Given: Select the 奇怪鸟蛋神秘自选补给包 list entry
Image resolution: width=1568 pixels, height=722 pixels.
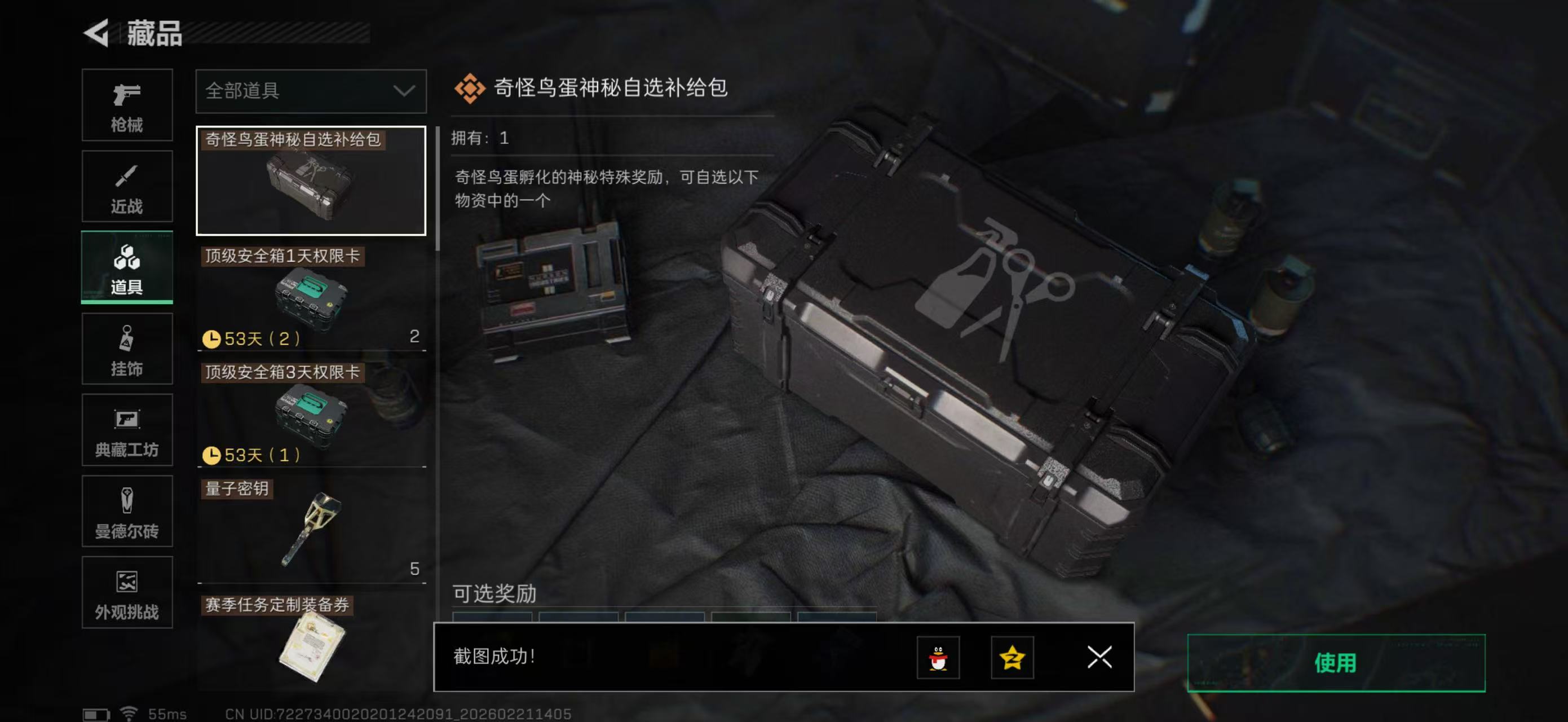Looking at the screenshot, I should coord(311,179).
